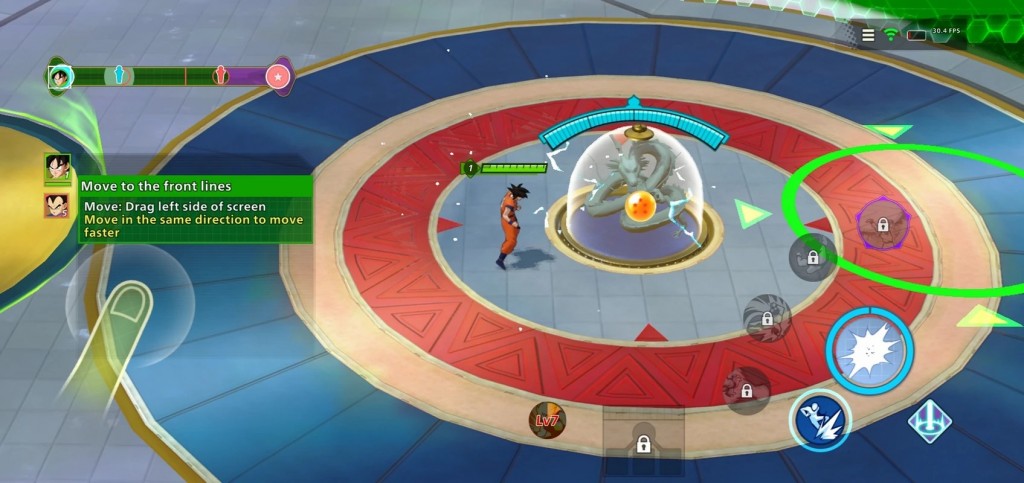Activate the dash skill icon
This screenshot has height=483, width=1024.
(x=820, y=420)
